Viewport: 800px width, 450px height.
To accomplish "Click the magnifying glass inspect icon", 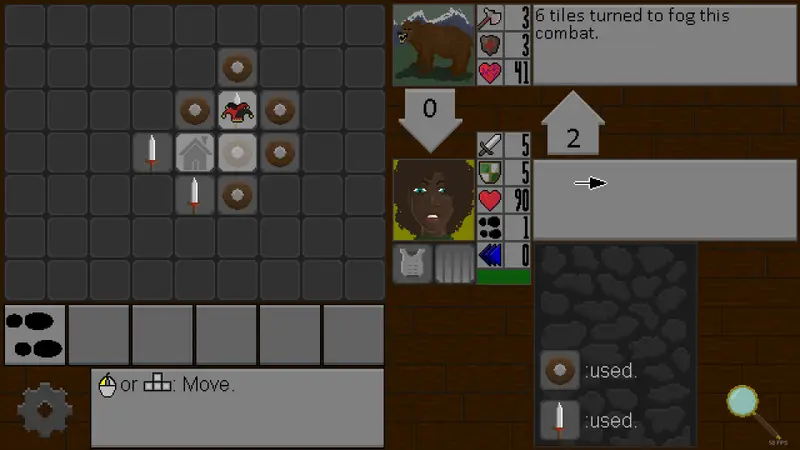I will pos(744,404).
